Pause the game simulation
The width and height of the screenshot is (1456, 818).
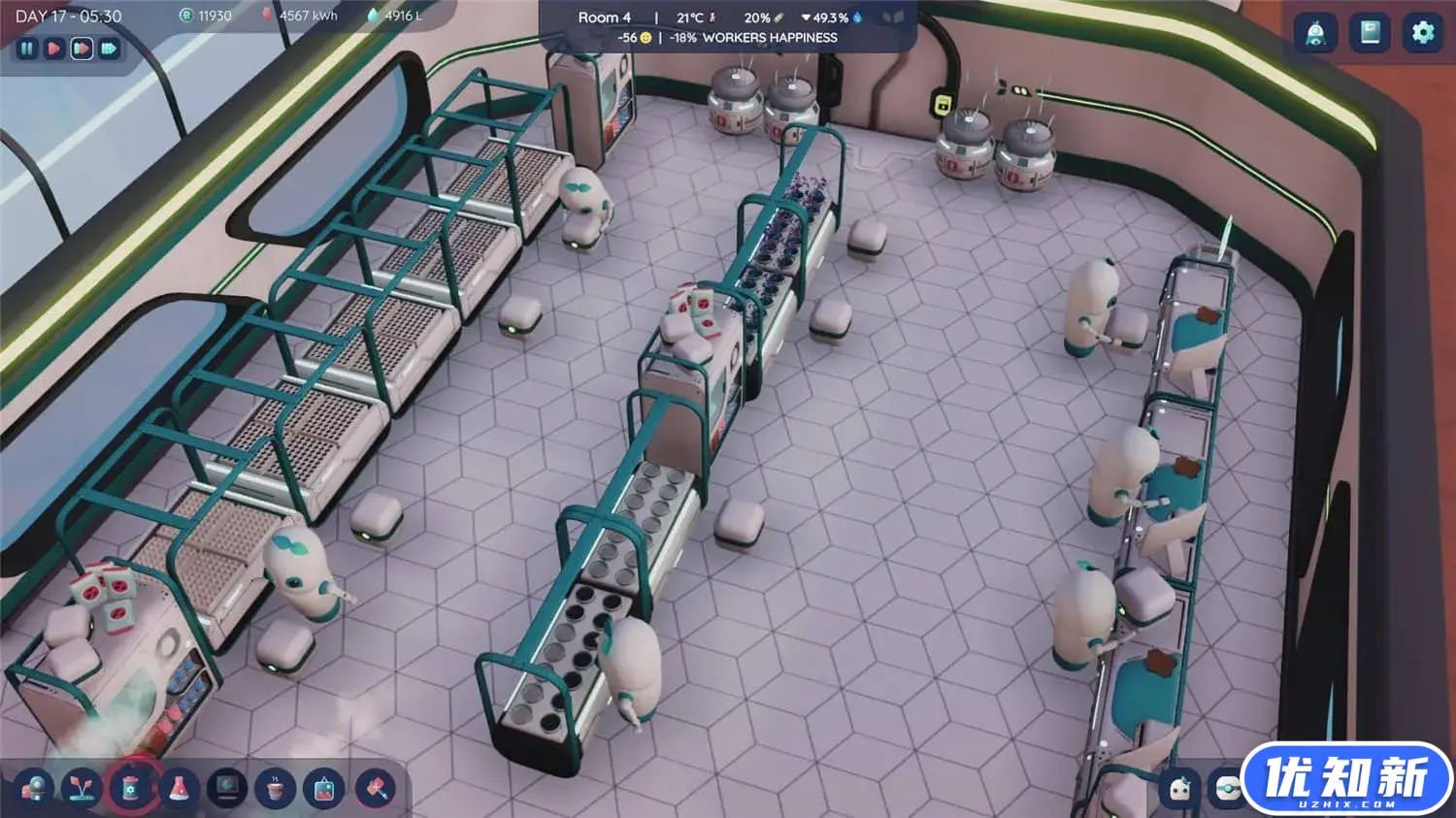(27, 48)
